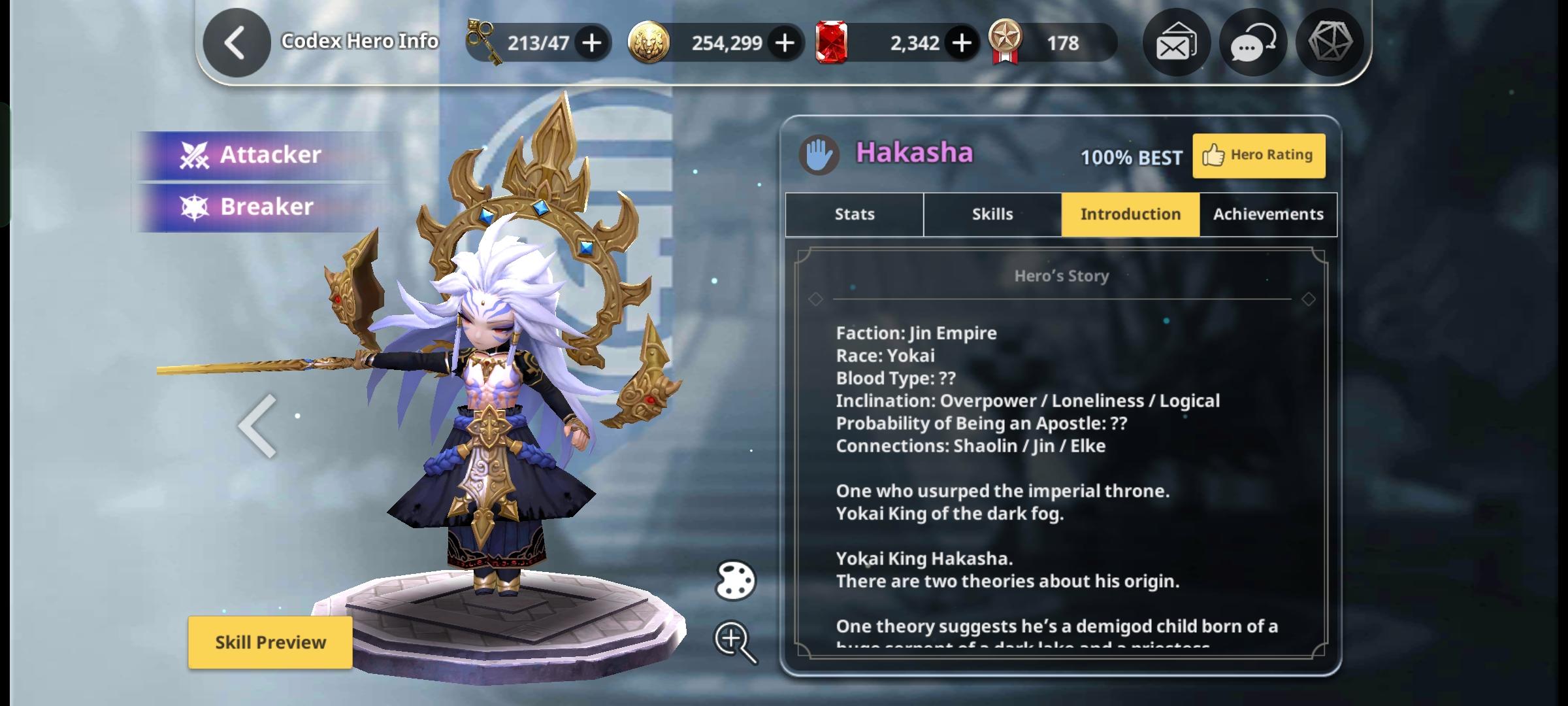This screenshot has width=1568, height=706.
Task: Switch to the Stats tab
Action: (854, 214)
